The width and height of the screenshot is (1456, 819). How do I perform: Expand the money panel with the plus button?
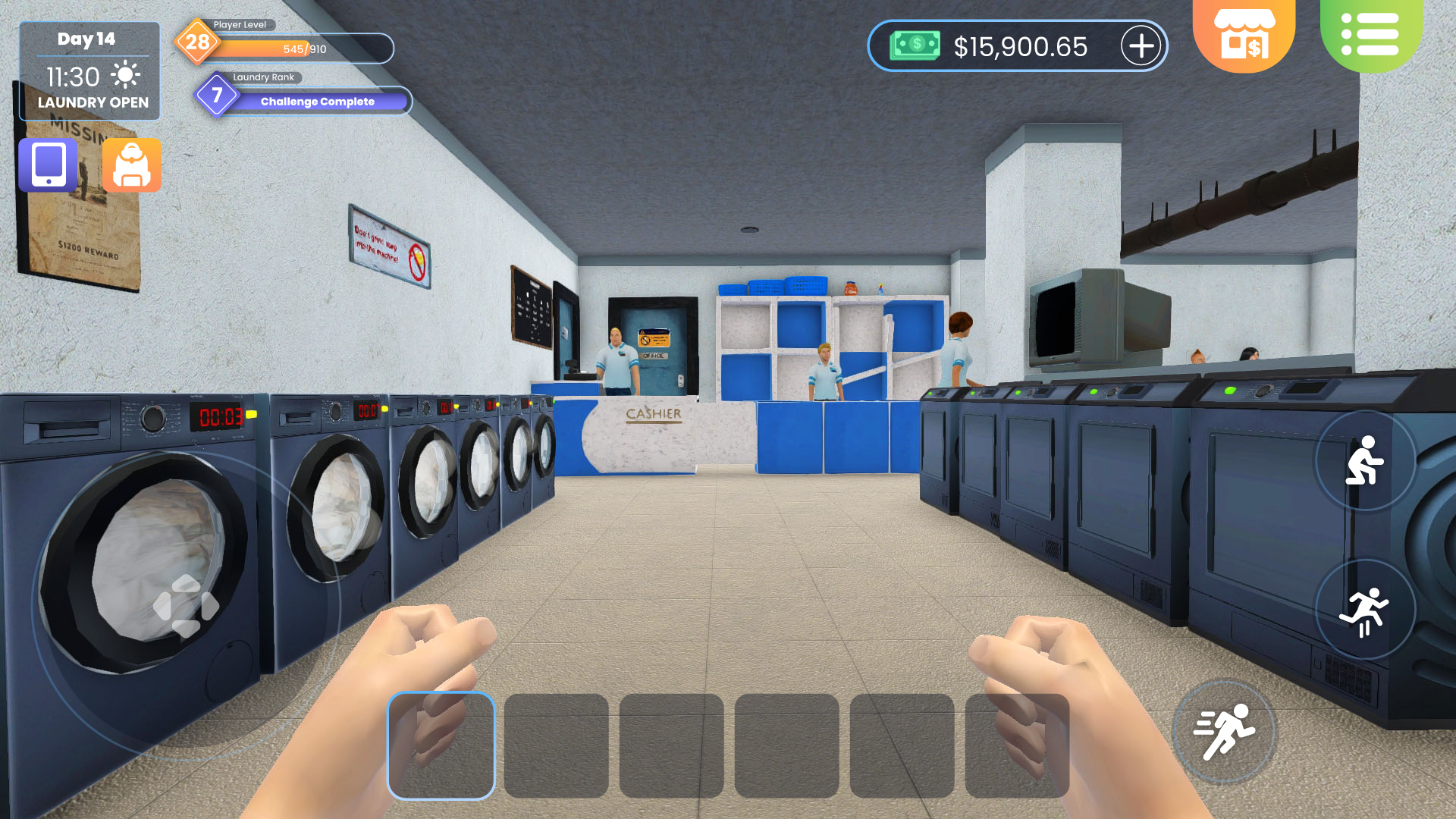coord(1140,46)
